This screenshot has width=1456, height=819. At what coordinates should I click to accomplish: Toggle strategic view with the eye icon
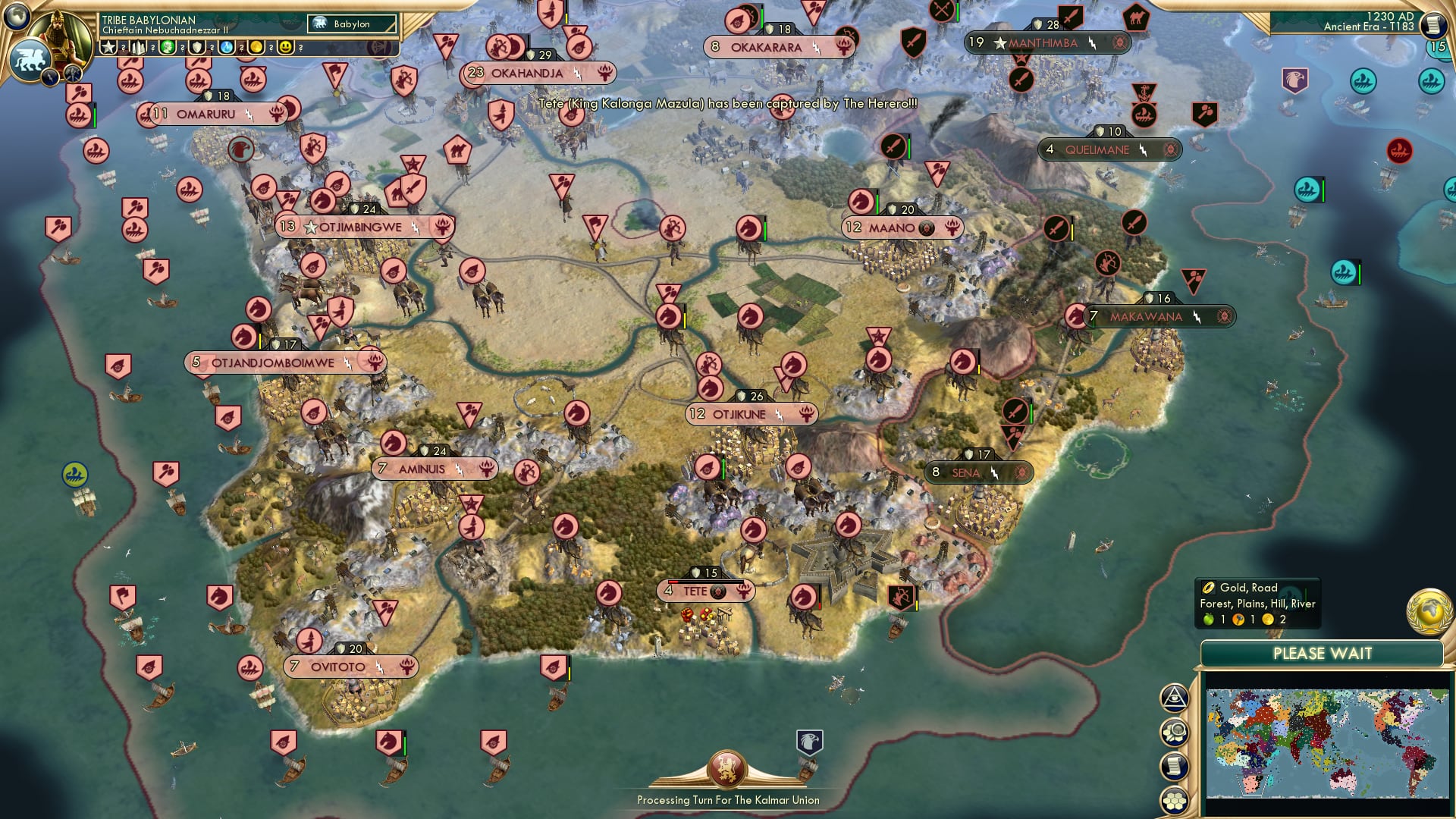pyautogui.click(x=1175, y=699)
